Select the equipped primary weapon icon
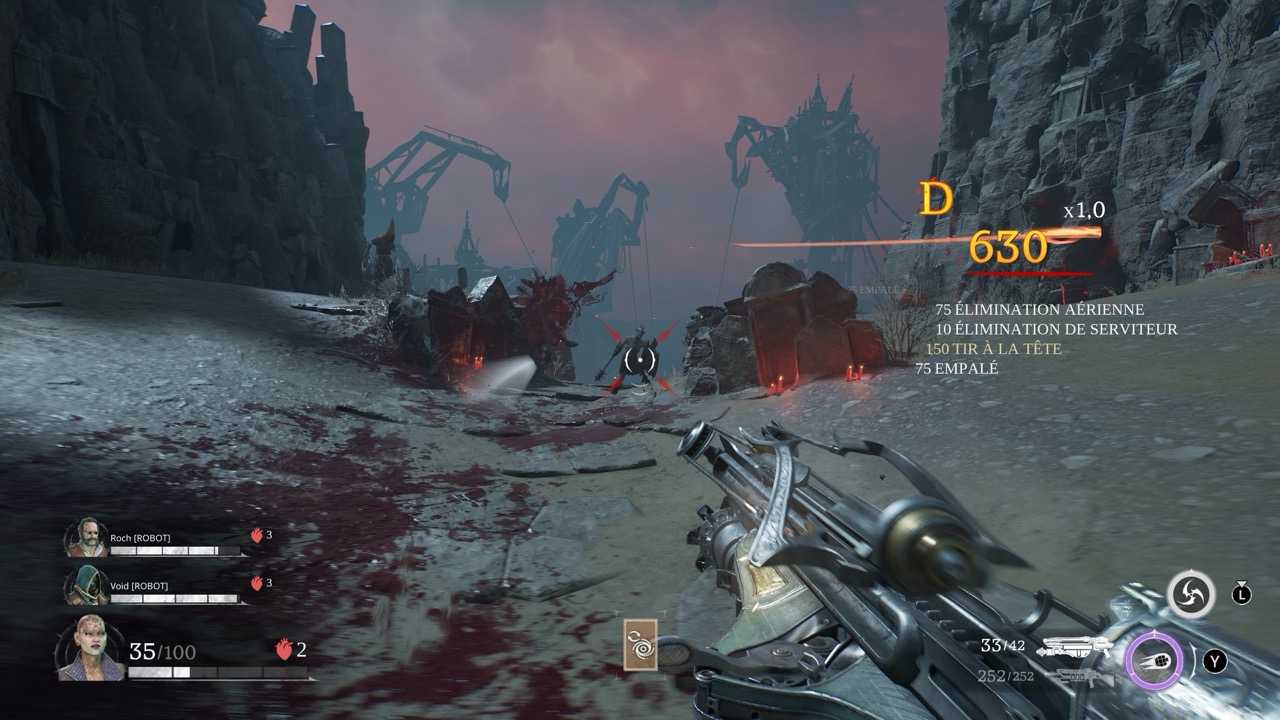This screenshot has width=1280, height=720. [1077, 648]
